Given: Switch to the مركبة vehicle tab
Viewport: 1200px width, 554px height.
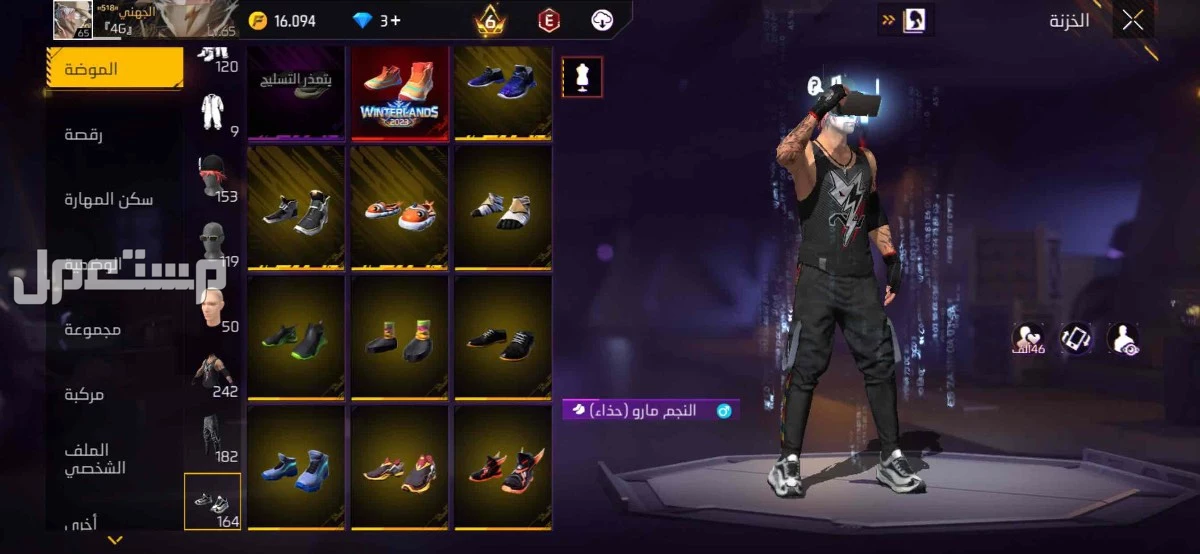Looking at the screenshot, I should coord(85,394).
